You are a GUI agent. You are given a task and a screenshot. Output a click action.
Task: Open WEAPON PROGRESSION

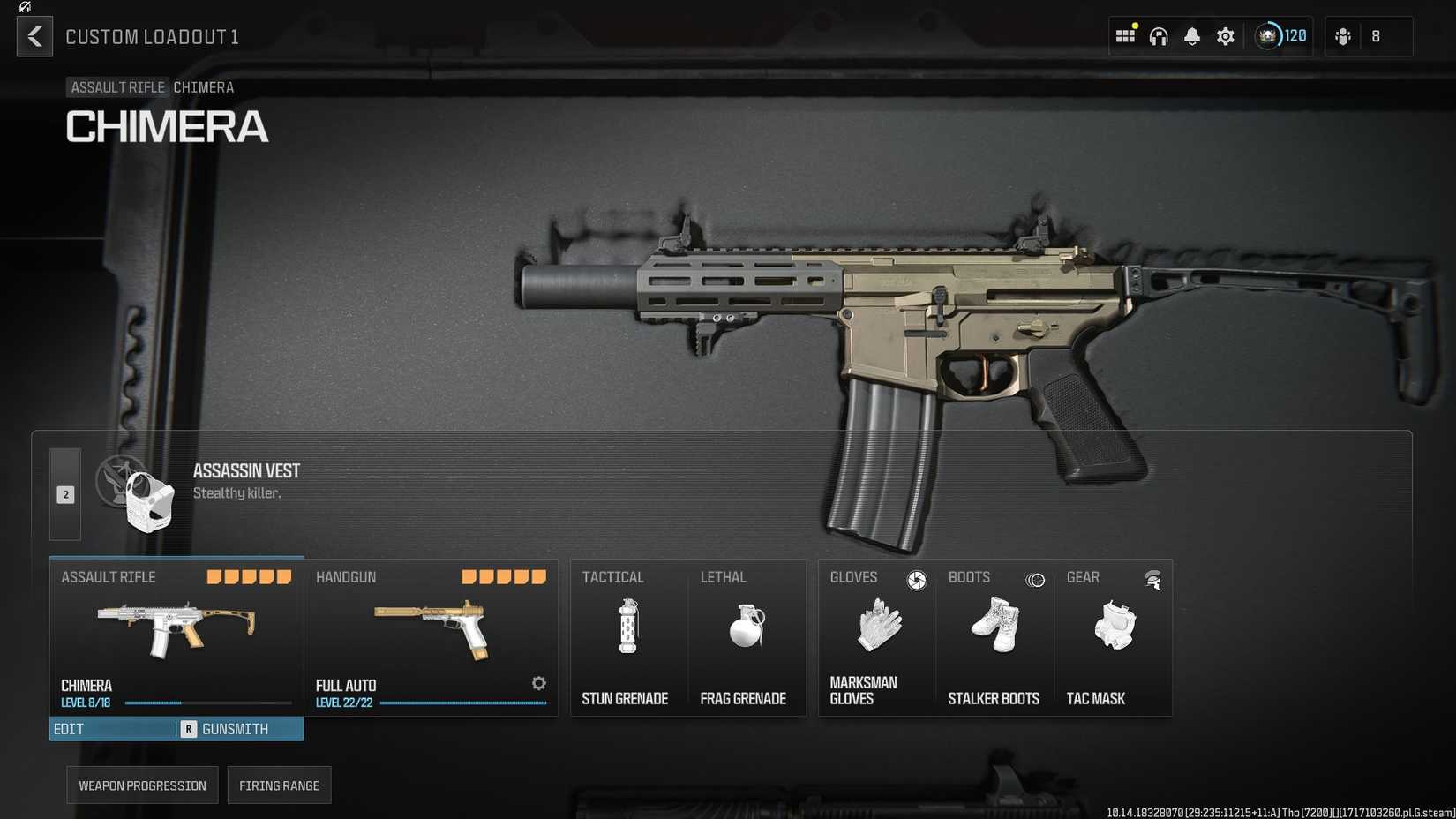point(141,785)
